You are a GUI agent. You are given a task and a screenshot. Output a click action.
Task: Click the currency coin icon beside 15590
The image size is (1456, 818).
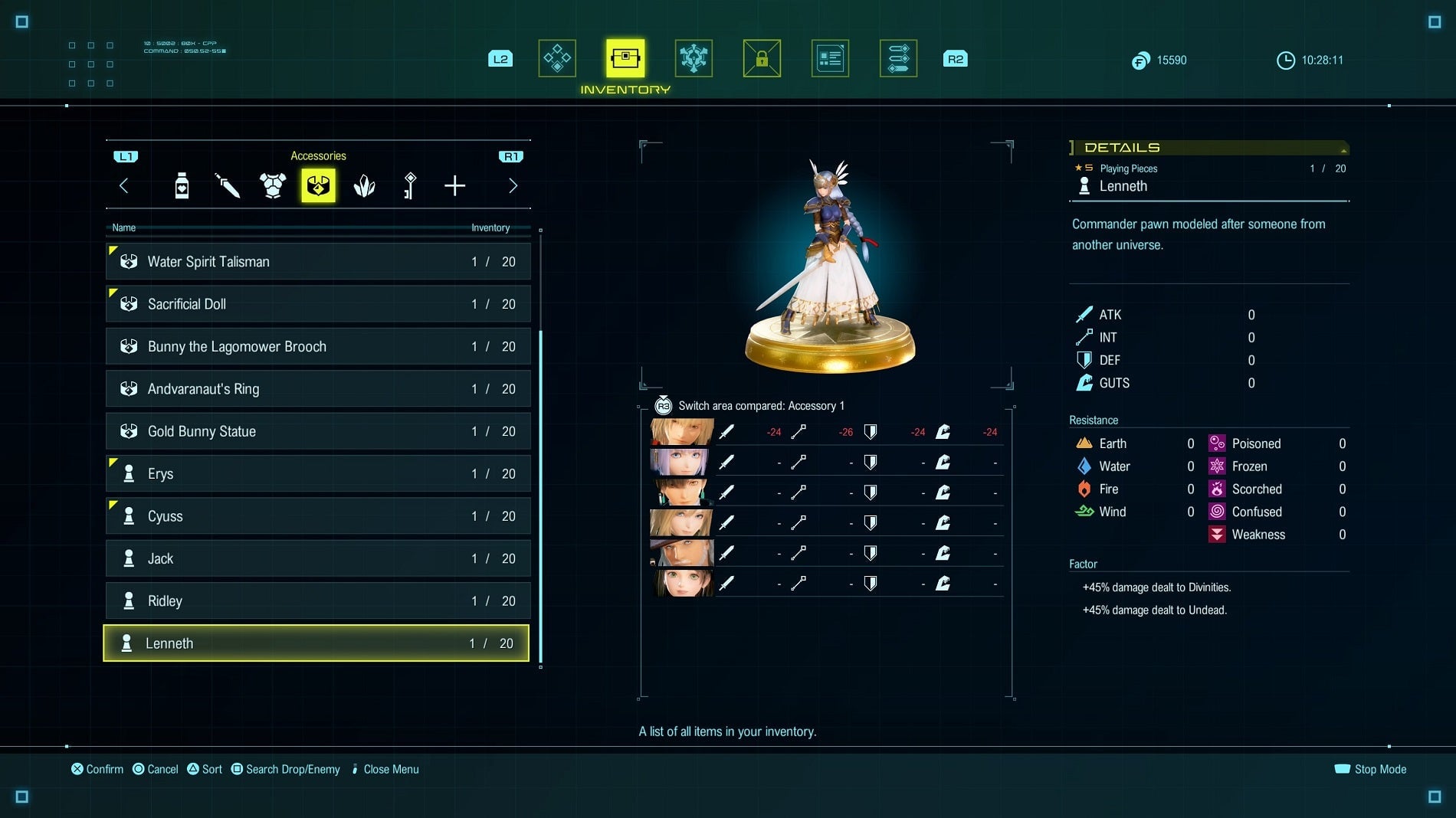pos(1139,60)
